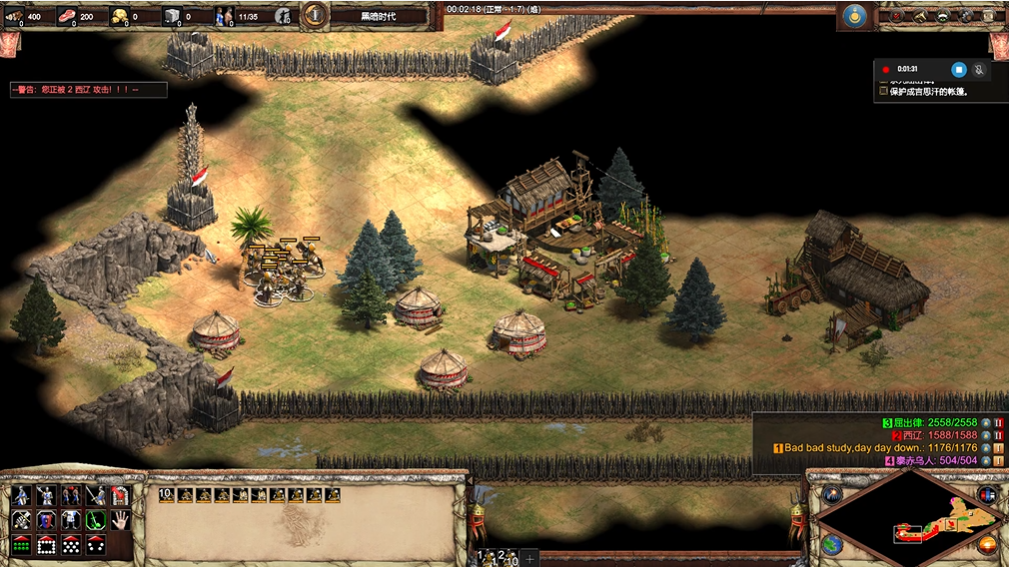Activate the green attack-ground command icon
Image resolution: width=1009 pixels, height=567 pixels.
coord(96,520)
